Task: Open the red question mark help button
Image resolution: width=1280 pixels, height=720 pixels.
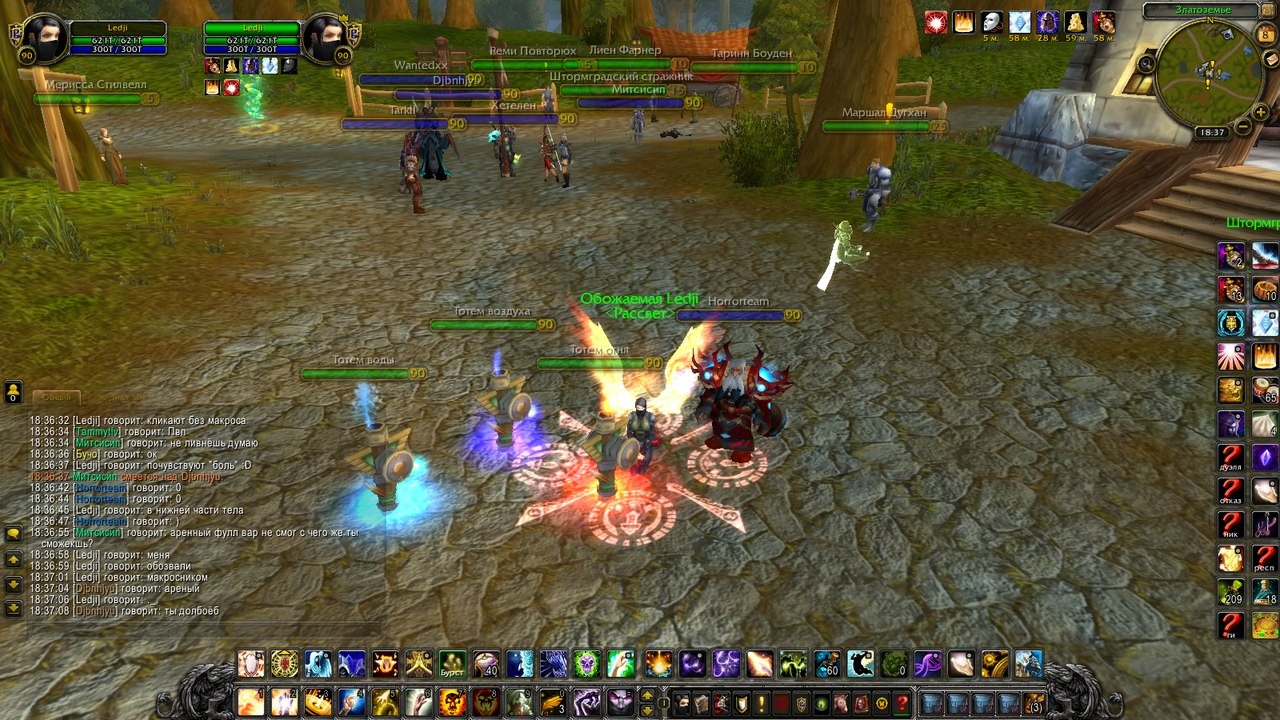Action: click(902, 703)
